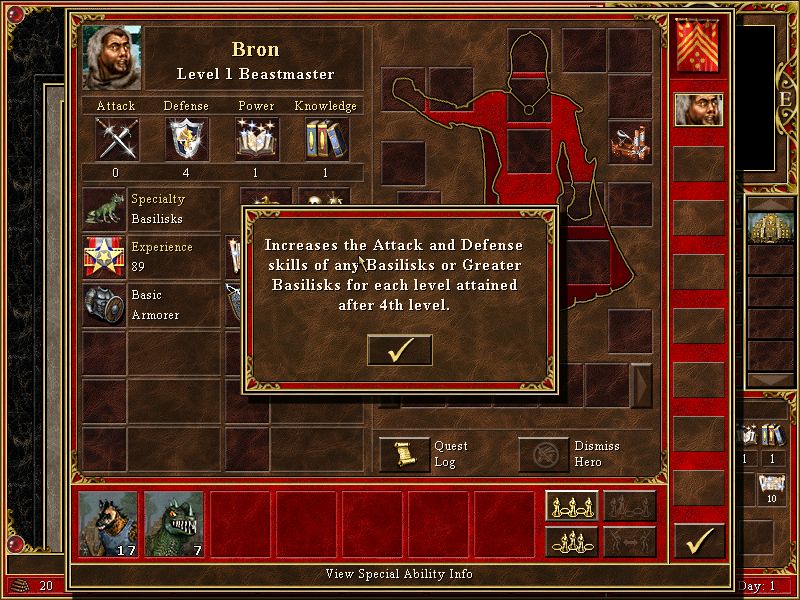Click Bron's hero portrait
The width and height of the screenshot is (800, 600).
(x=112, y=58)
